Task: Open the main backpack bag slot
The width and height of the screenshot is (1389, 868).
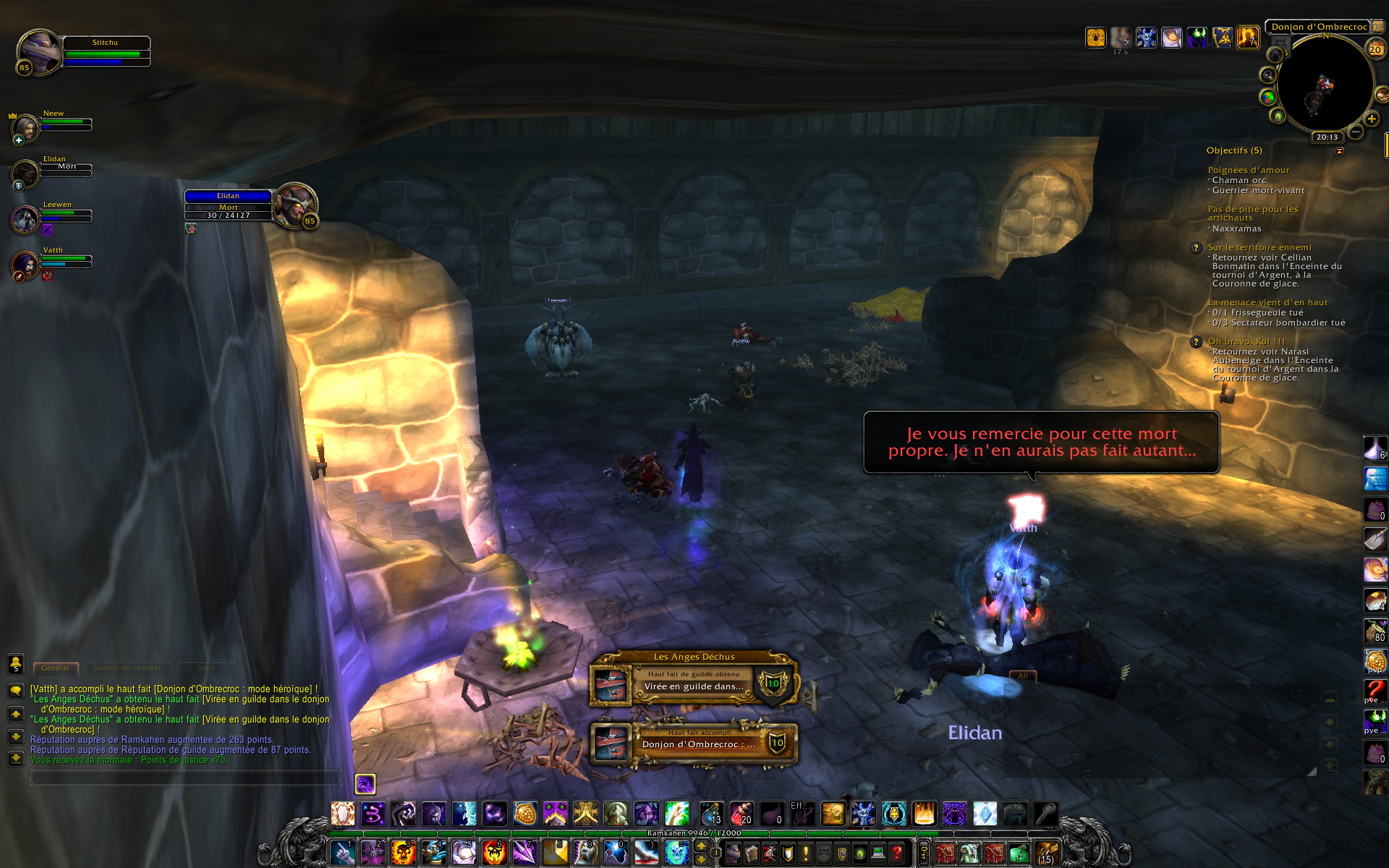Action: click(1047, 853)
